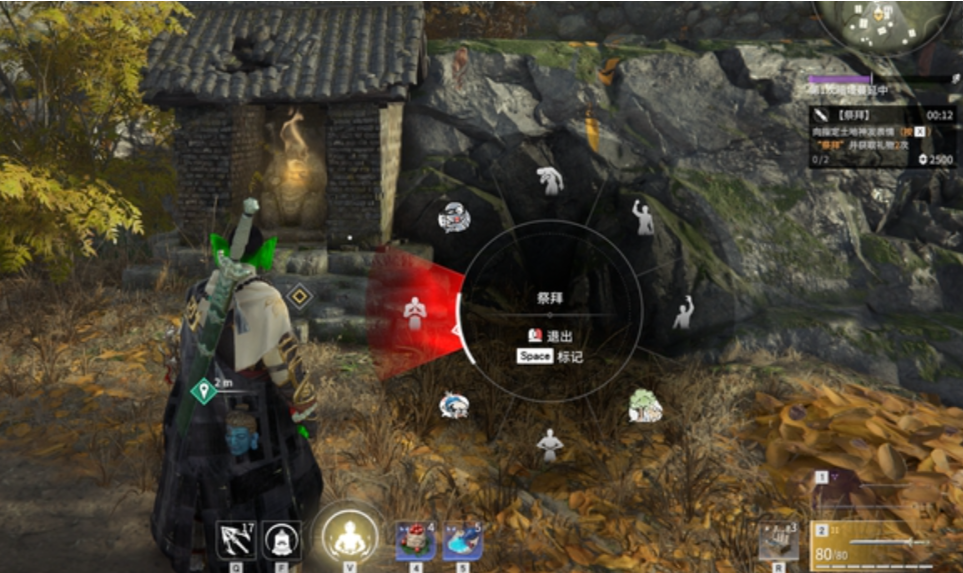
Task: Pick the blue-haired character sticker emote
Action: tap(454, 405)
